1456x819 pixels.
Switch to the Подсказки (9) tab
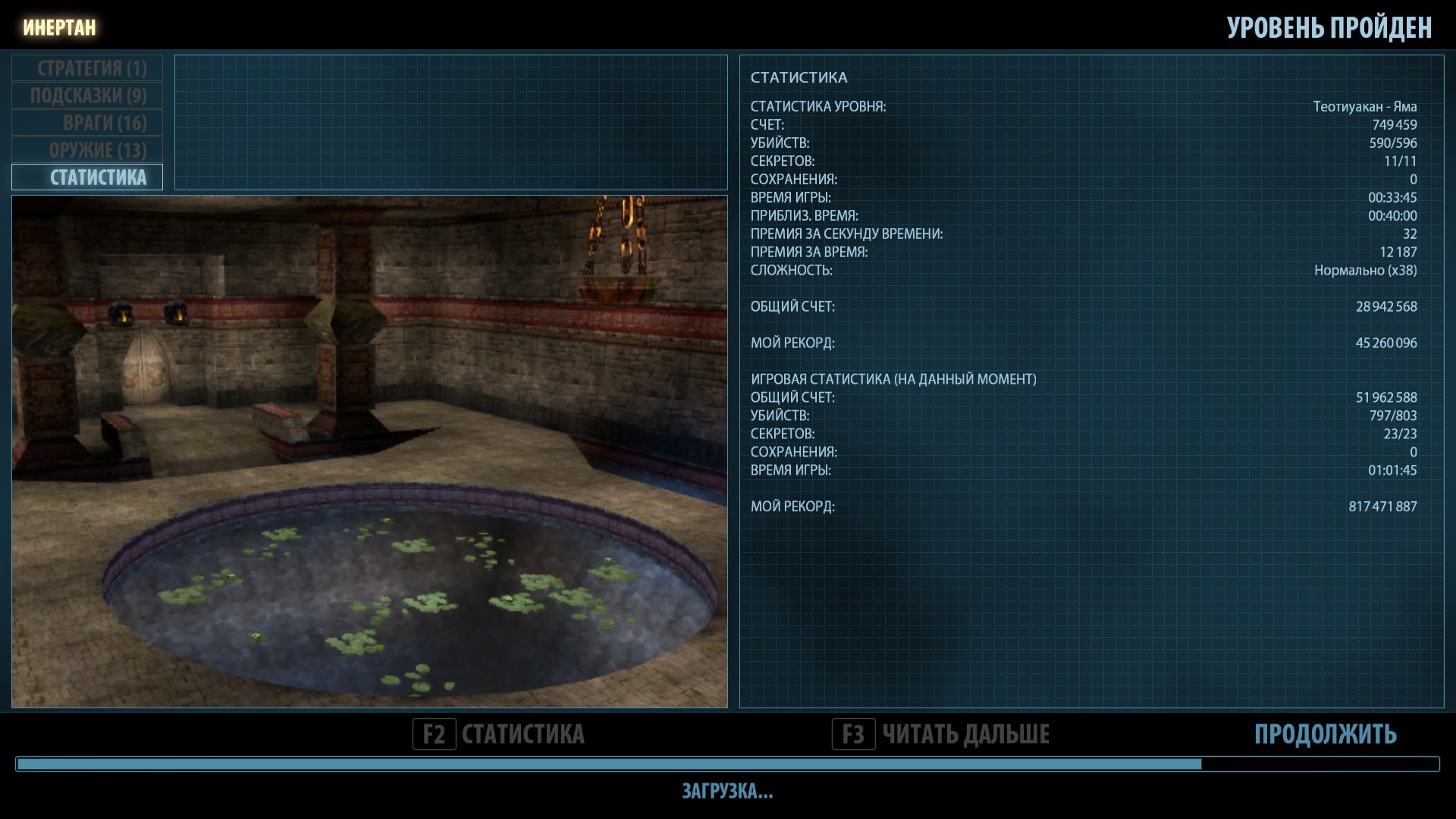tap(88, 96)
